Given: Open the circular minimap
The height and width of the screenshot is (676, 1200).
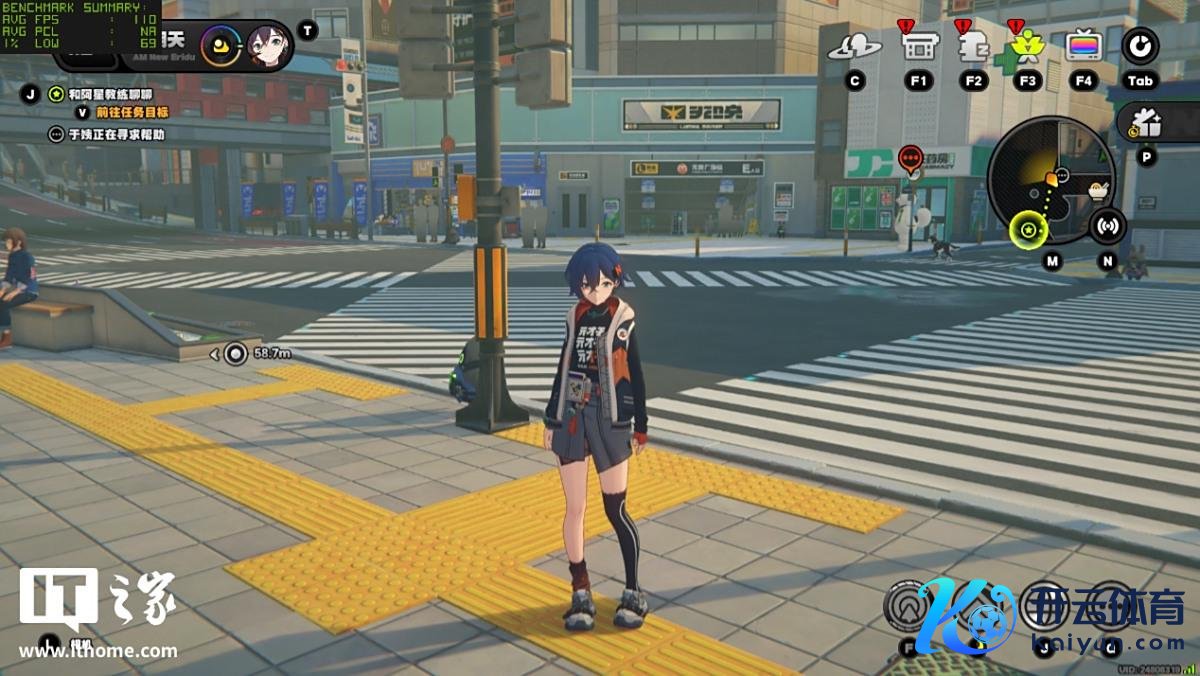Looking at the screenshot, I should pyautogui.click(x=1050, y=177).
